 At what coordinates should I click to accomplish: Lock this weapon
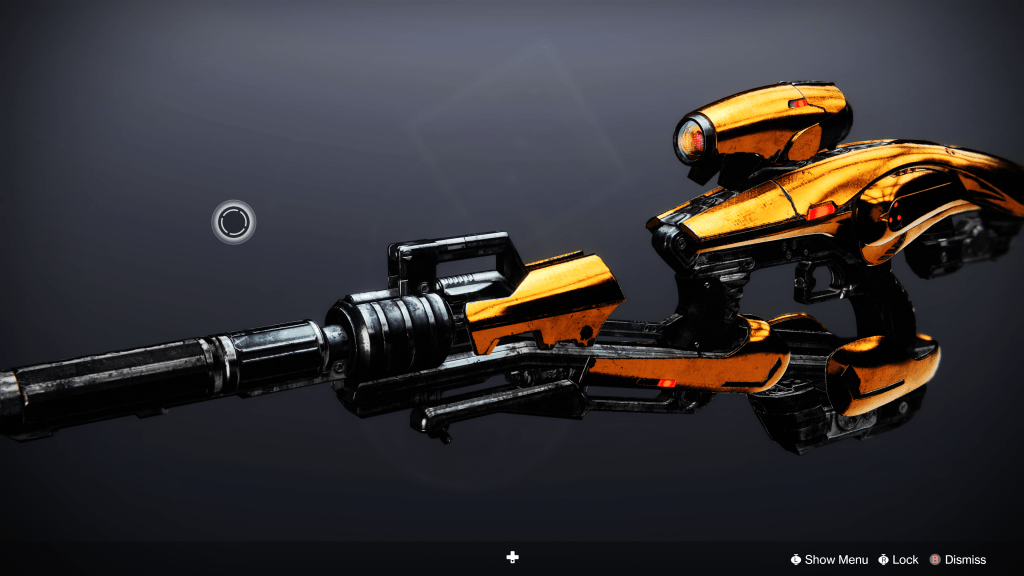[898, 560]
